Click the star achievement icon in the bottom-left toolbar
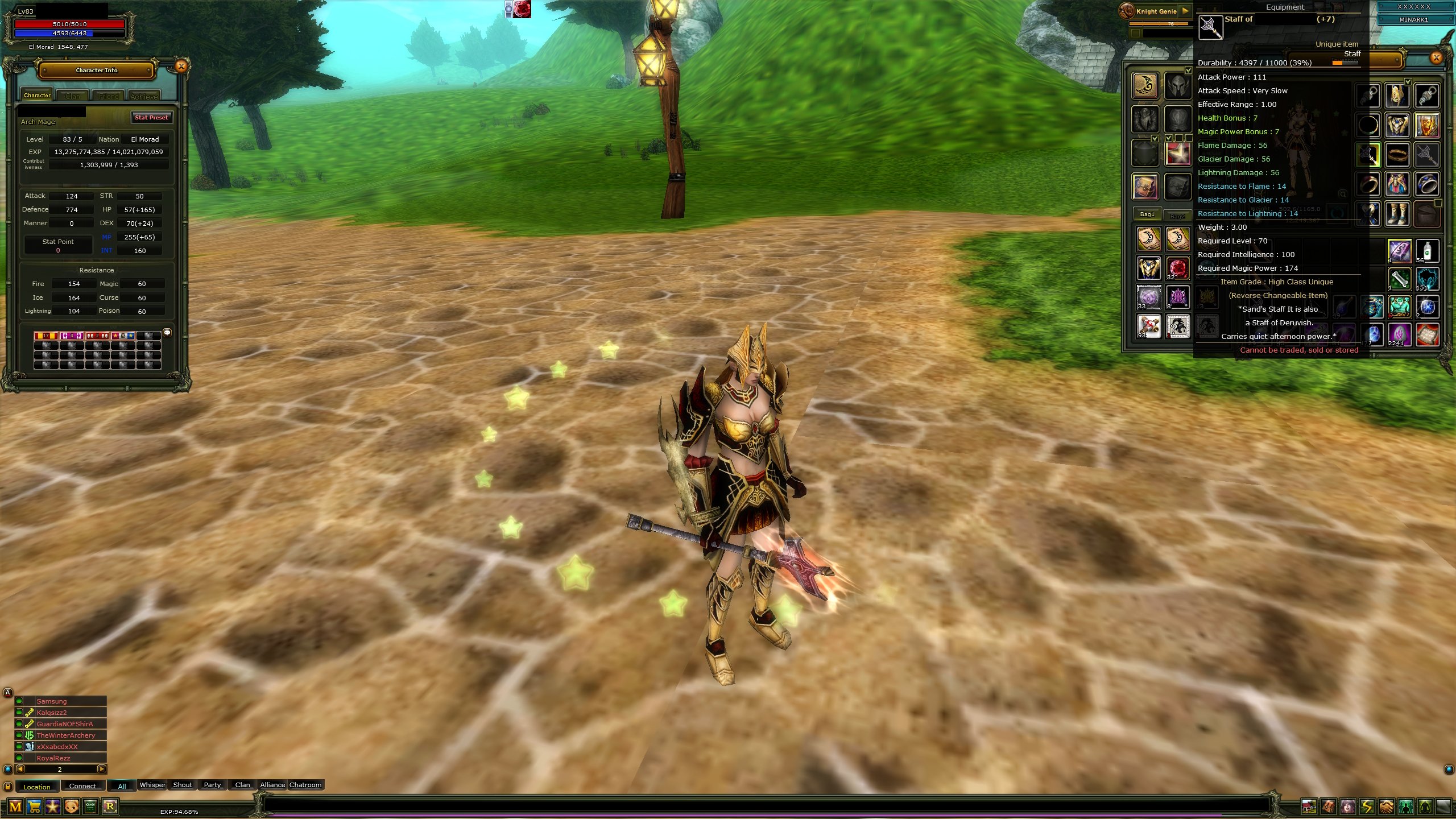Viewport: 1456px width, 819px height. 53,806
